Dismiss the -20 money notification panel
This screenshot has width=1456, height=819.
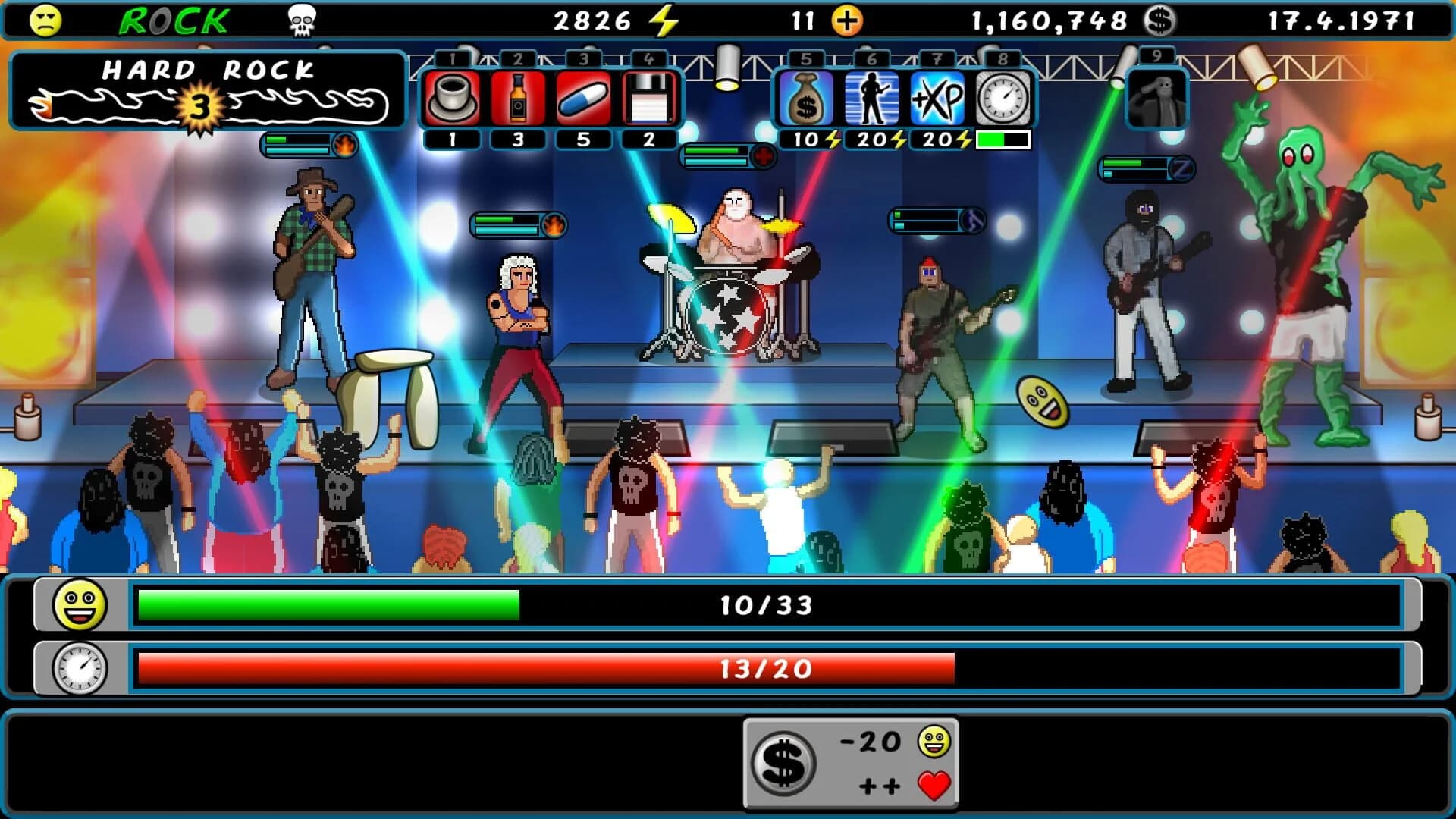pos(851,761)
